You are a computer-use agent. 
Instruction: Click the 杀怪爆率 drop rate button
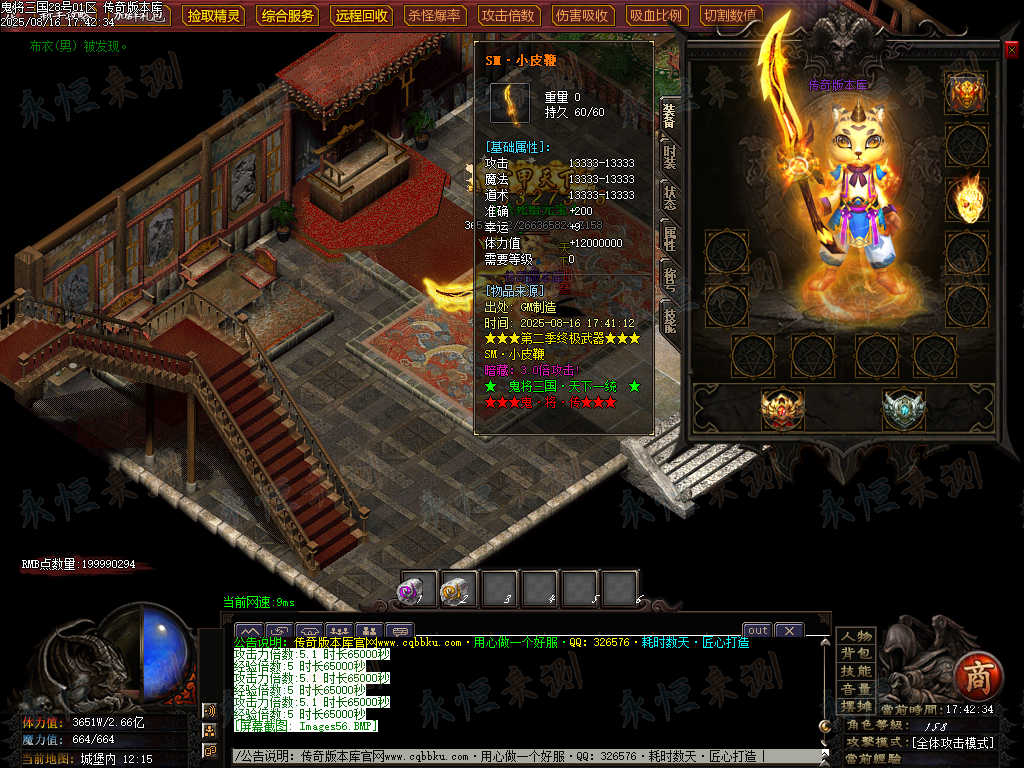pos(435,16)
